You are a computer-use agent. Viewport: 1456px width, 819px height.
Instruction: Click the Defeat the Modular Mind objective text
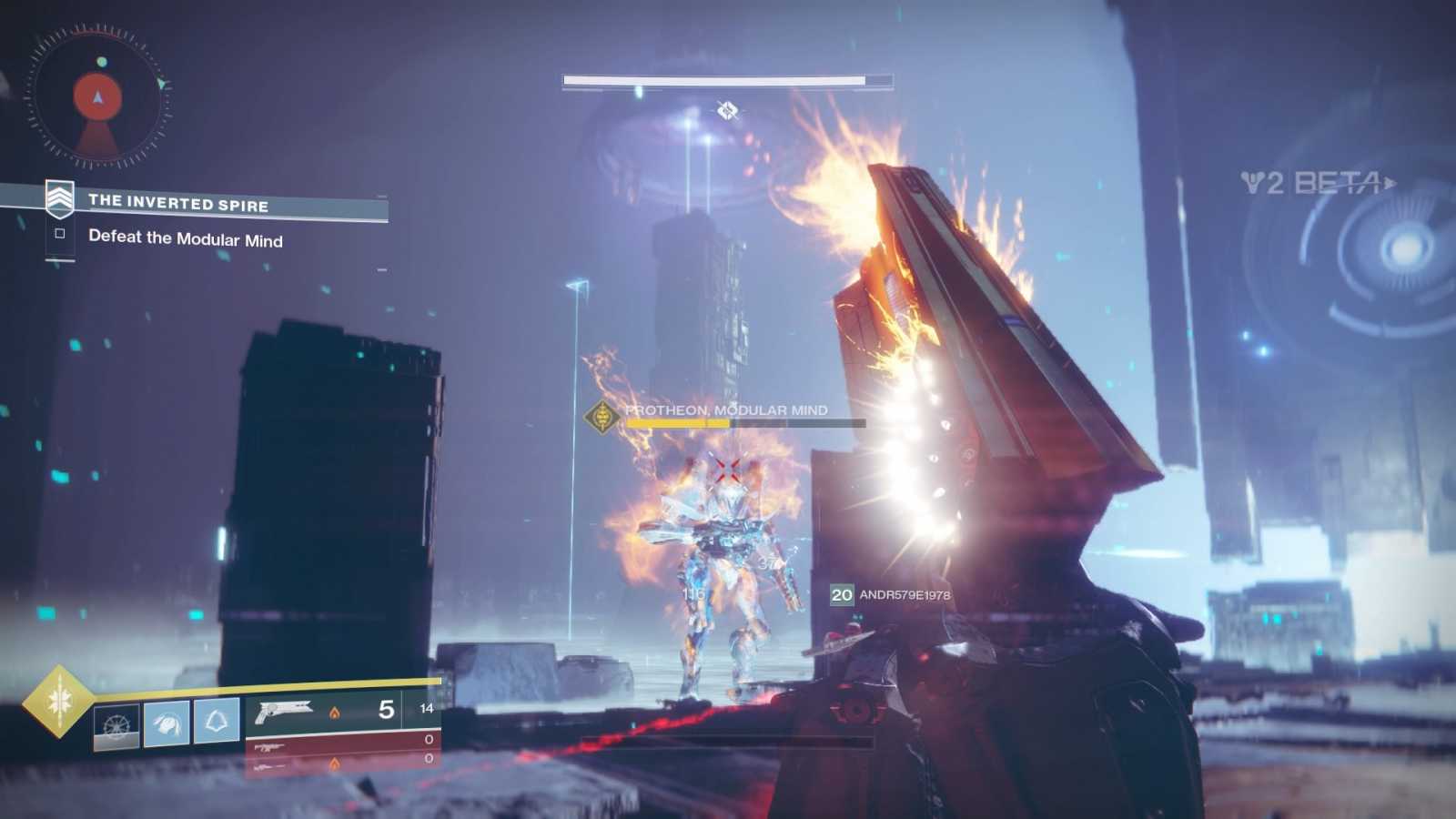coord(186,240)
